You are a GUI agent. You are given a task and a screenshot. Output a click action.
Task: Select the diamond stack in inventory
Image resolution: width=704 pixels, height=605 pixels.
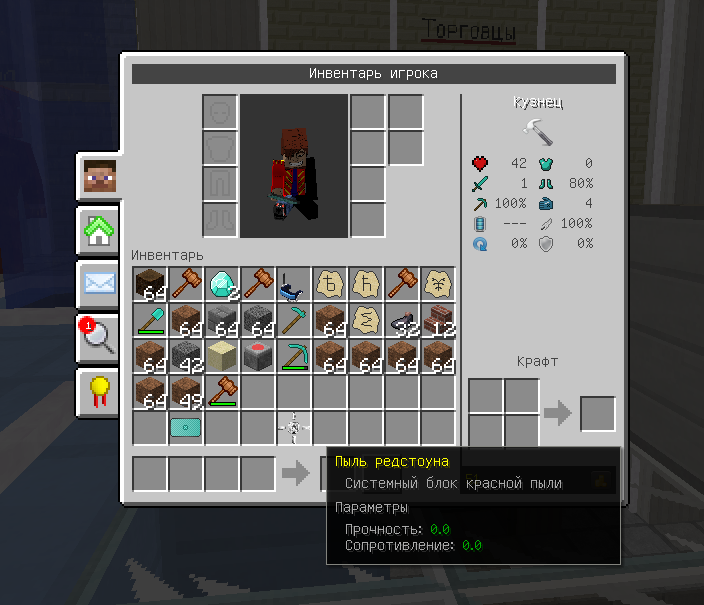click(x=222, y=284)
